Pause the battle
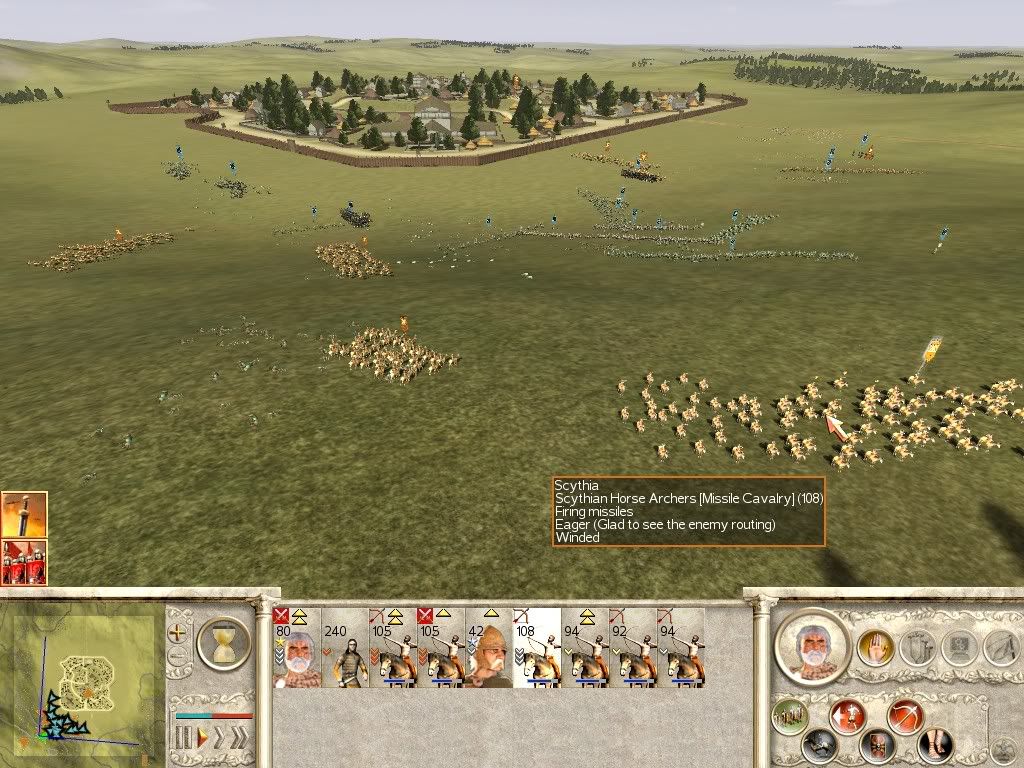The width and height of the screenshot is (1024, 768). point(183,739)
